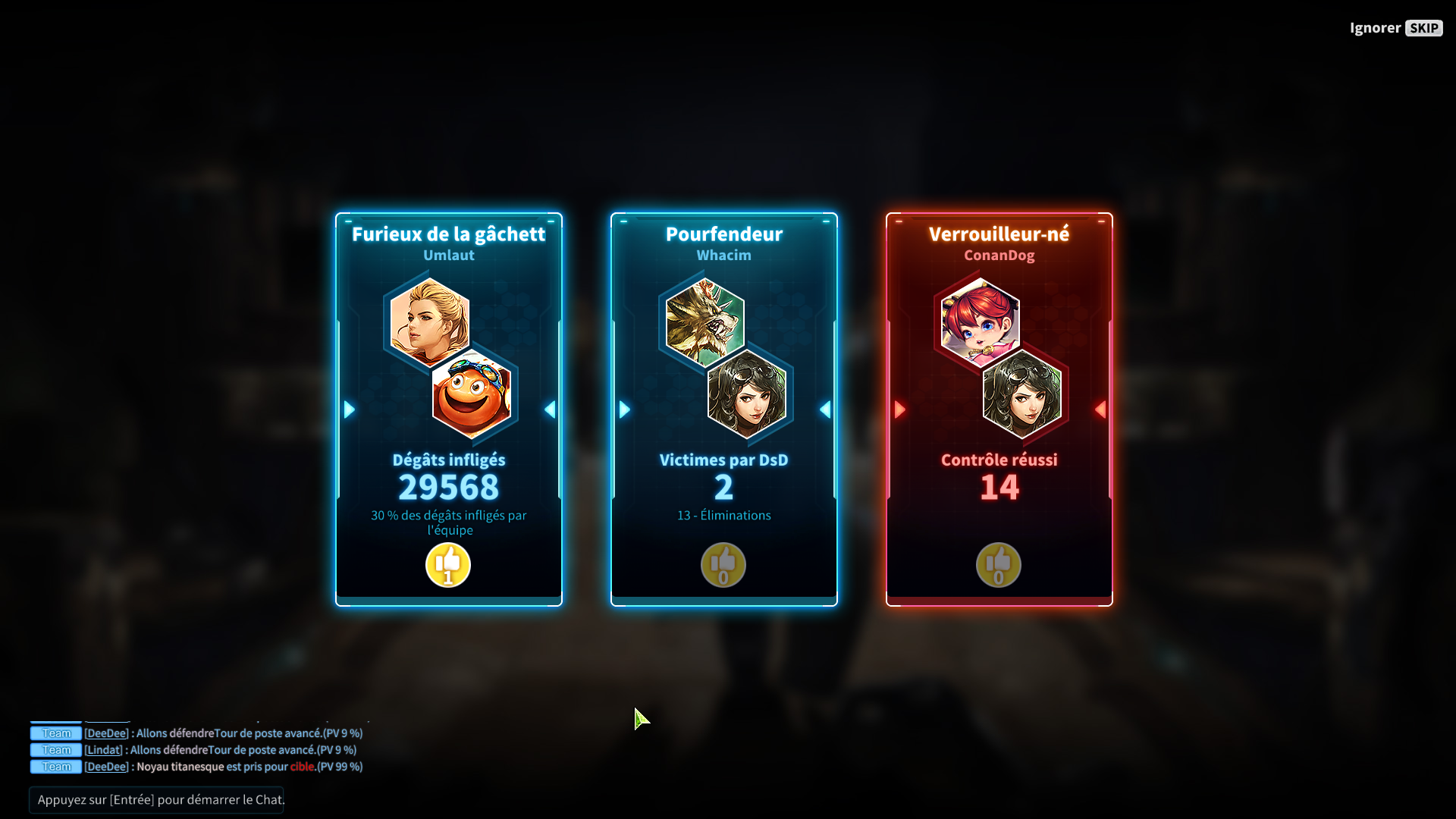
Task: Open DeeDee's name in the last chat line
Action: point(106,767)
